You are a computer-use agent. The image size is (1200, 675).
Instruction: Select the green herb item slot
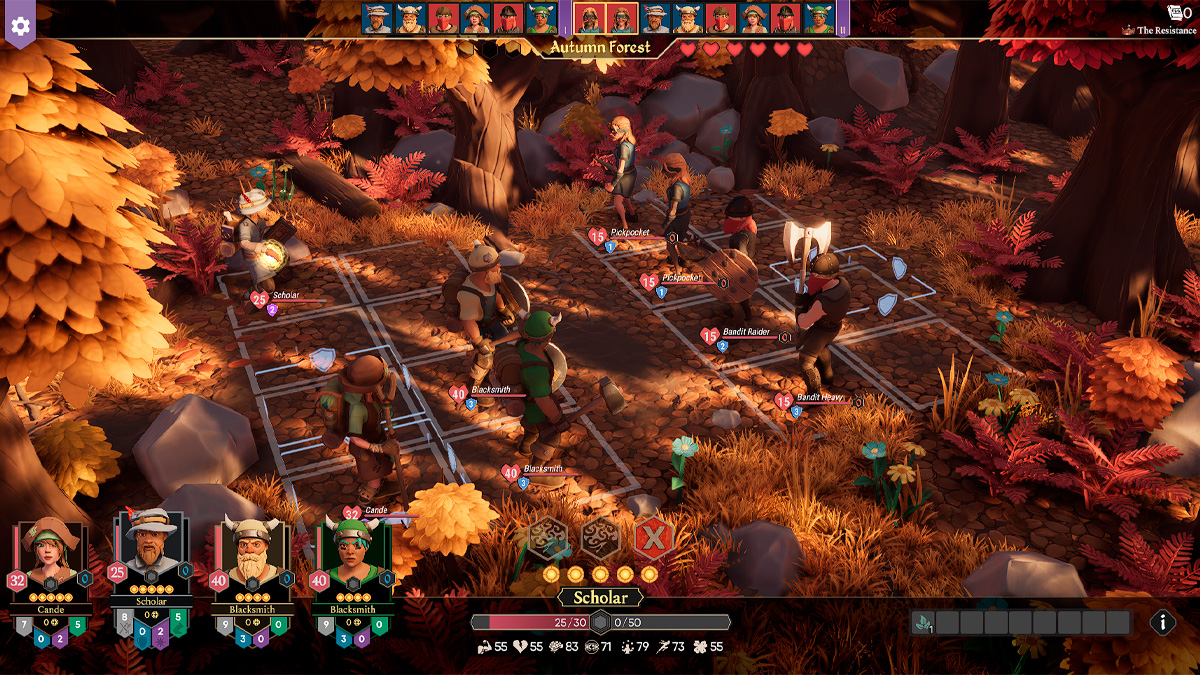(923, 623)
